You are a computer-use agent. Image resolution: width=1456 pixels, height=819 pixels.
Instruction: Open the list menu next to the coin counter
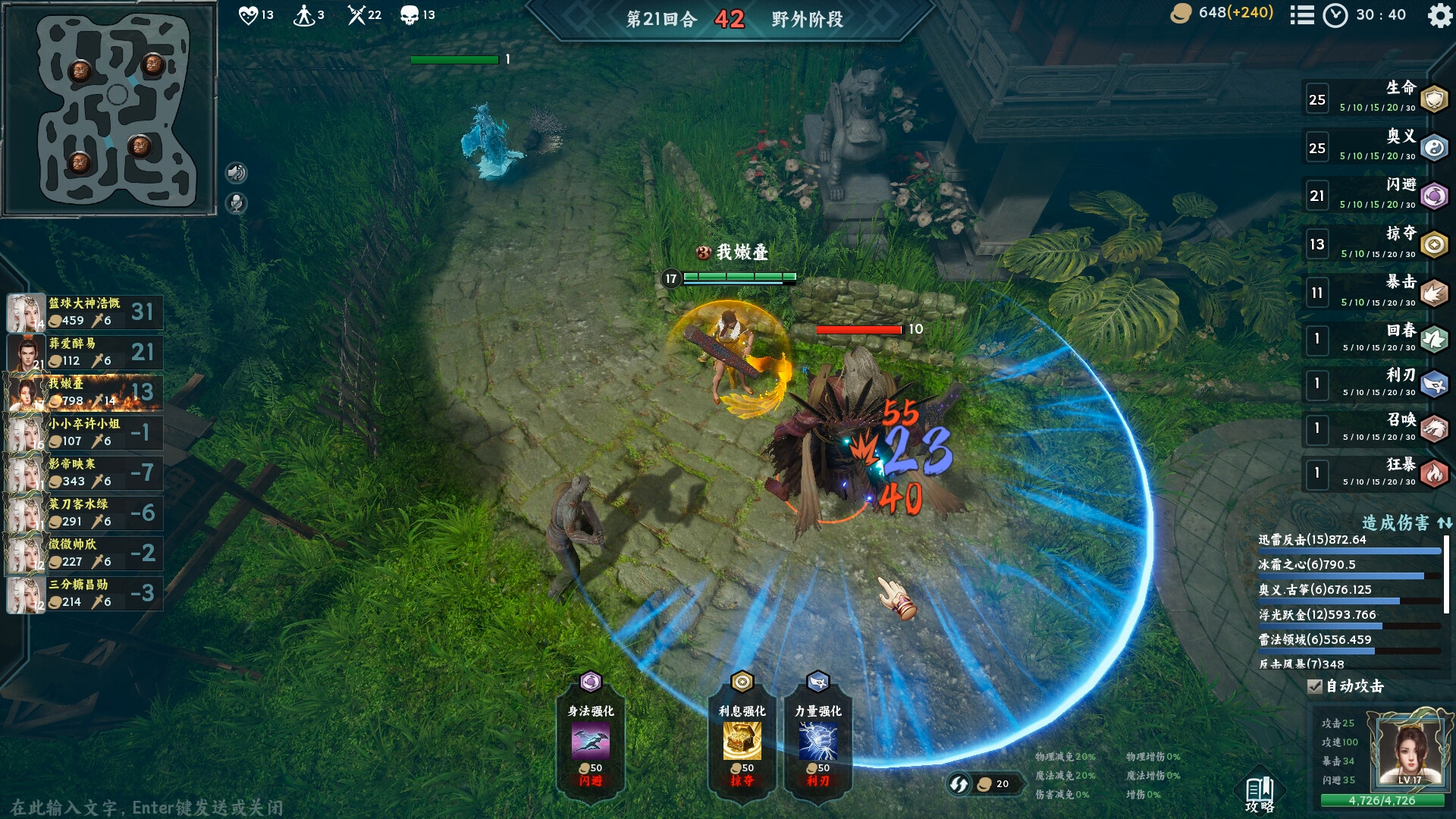click(1302, 16)
